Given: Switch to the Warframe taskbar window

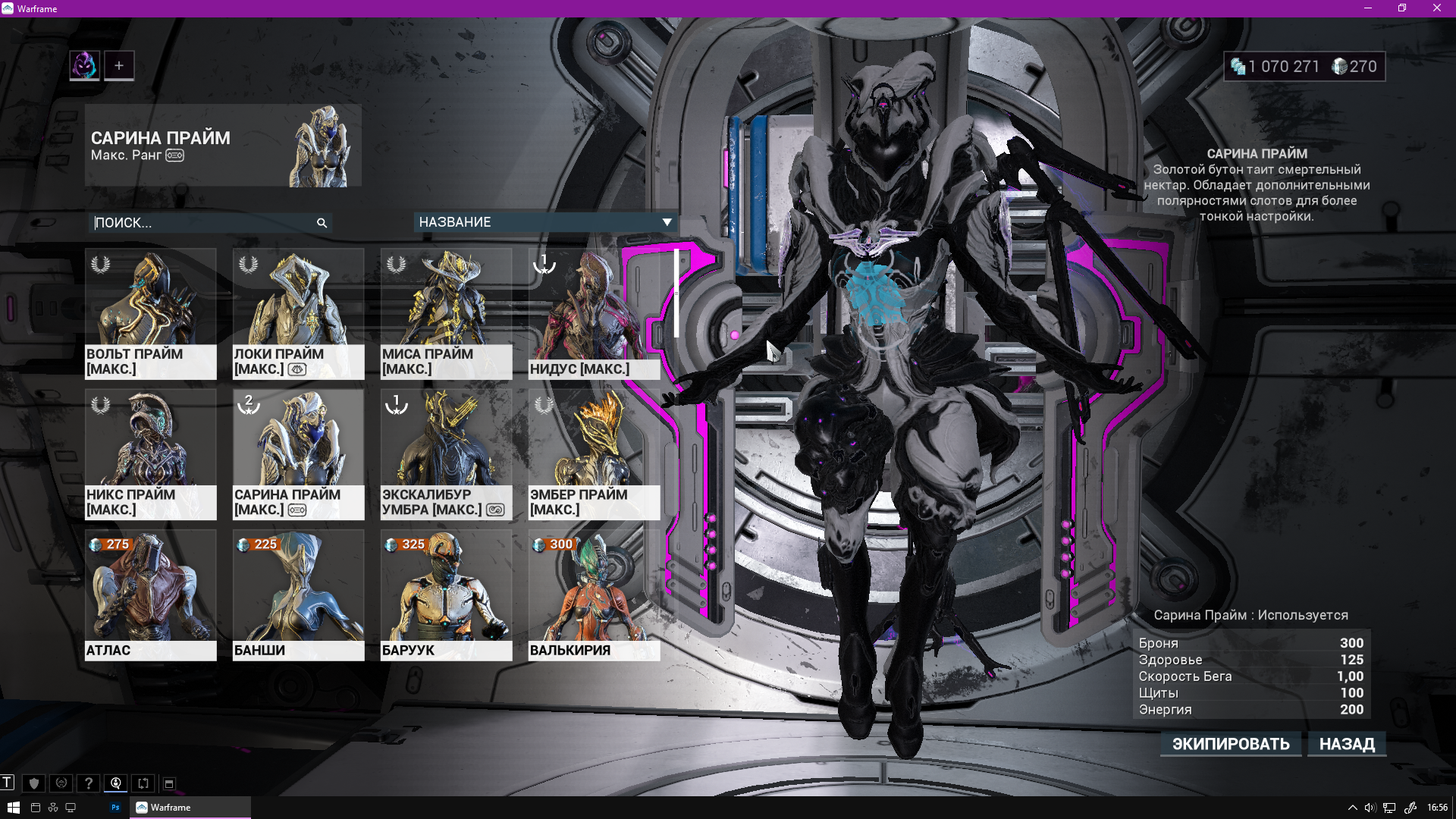Looking at the screenshot, I should coord(168,808).
